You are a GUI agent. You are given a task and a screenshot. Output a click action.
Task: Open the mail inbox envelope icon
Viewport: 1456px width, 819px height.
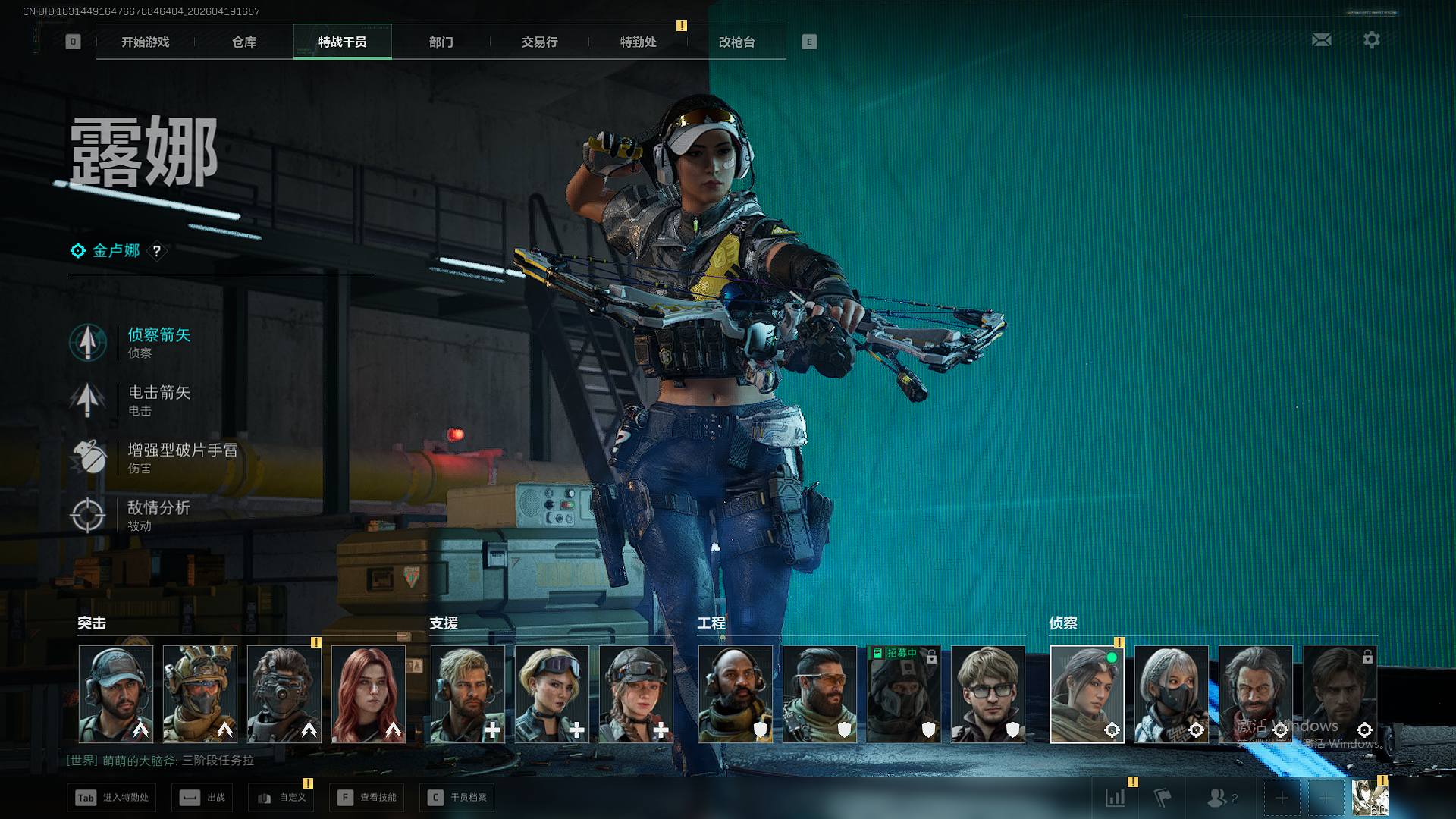(x=1322, y=40)
